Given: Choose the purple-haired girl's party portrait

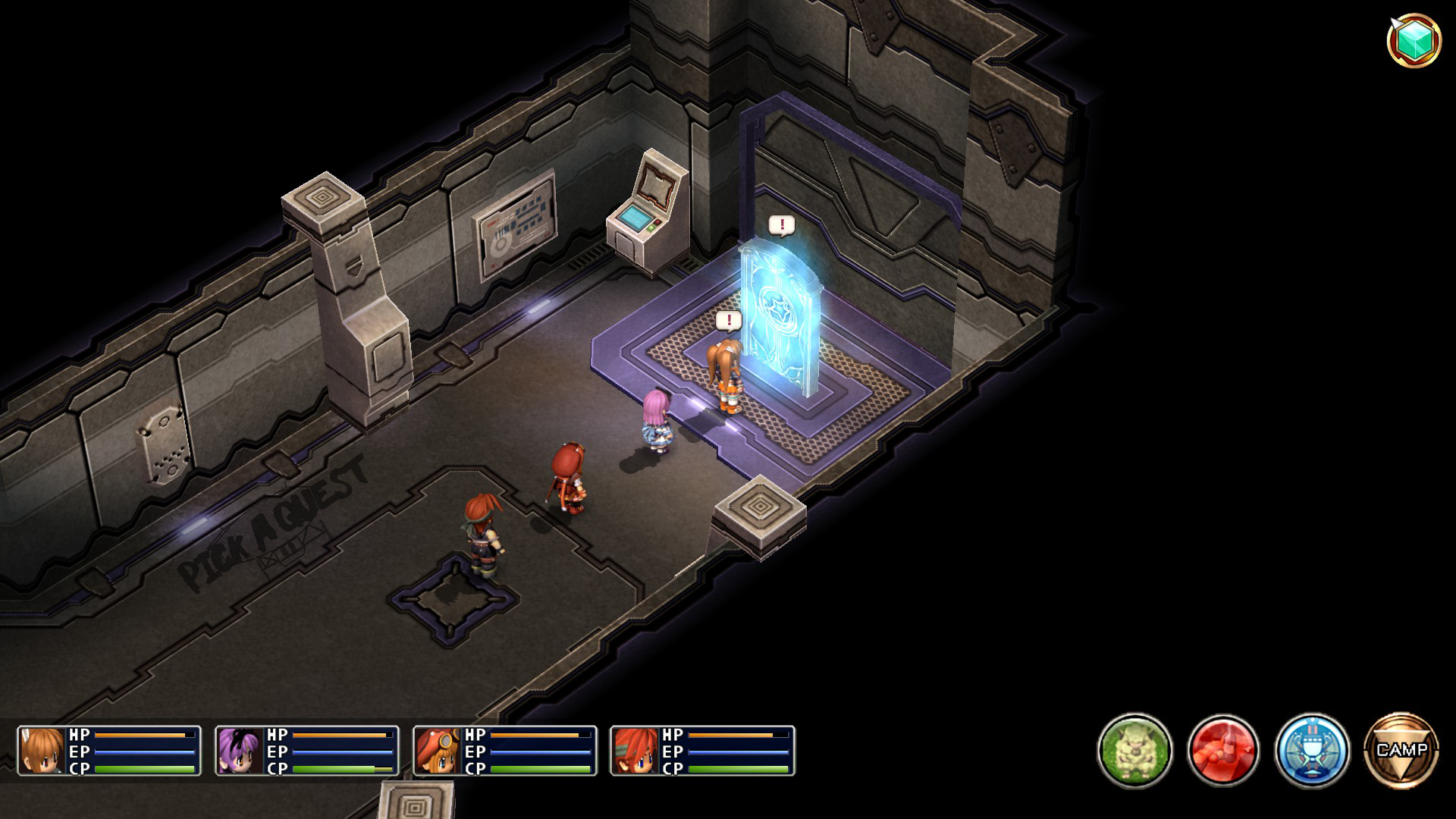Looking at the screenshot, I should click(x=240, y=751).
